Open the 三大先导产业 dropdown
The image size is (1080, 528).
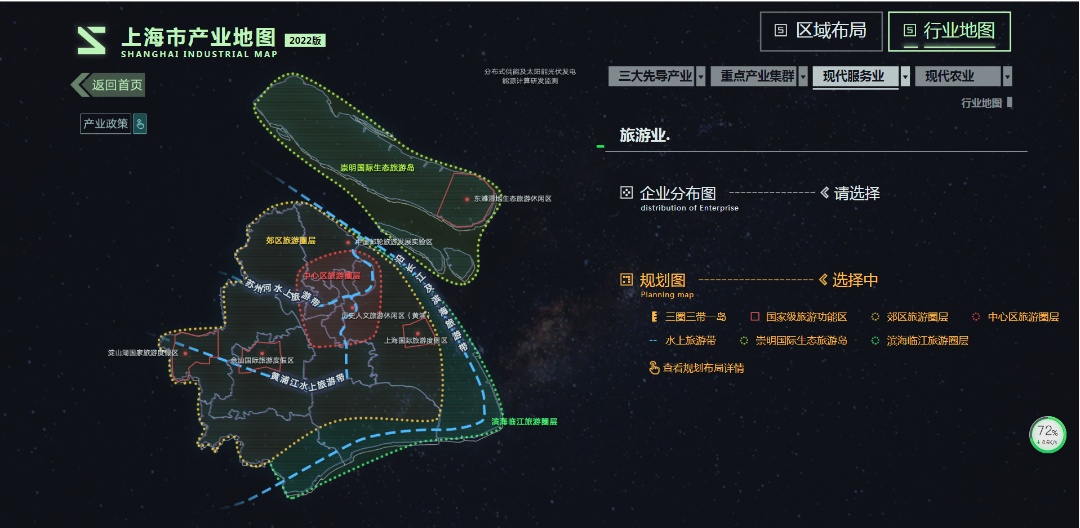[656, 76]
